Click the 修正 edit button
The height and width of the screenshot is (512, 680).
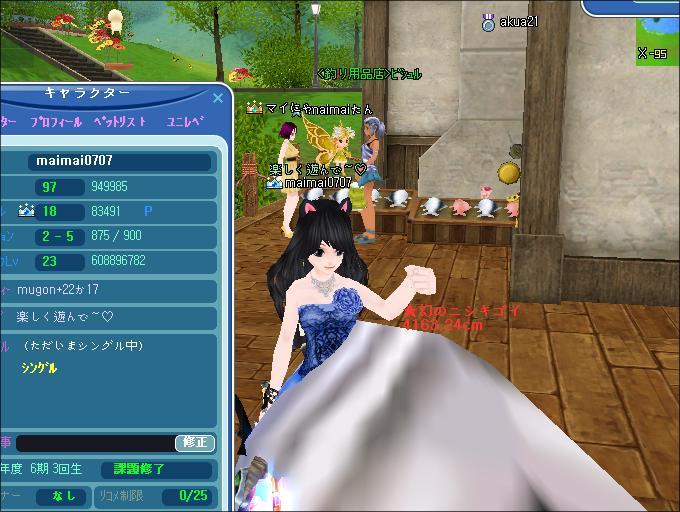click(x=195, y=442)
